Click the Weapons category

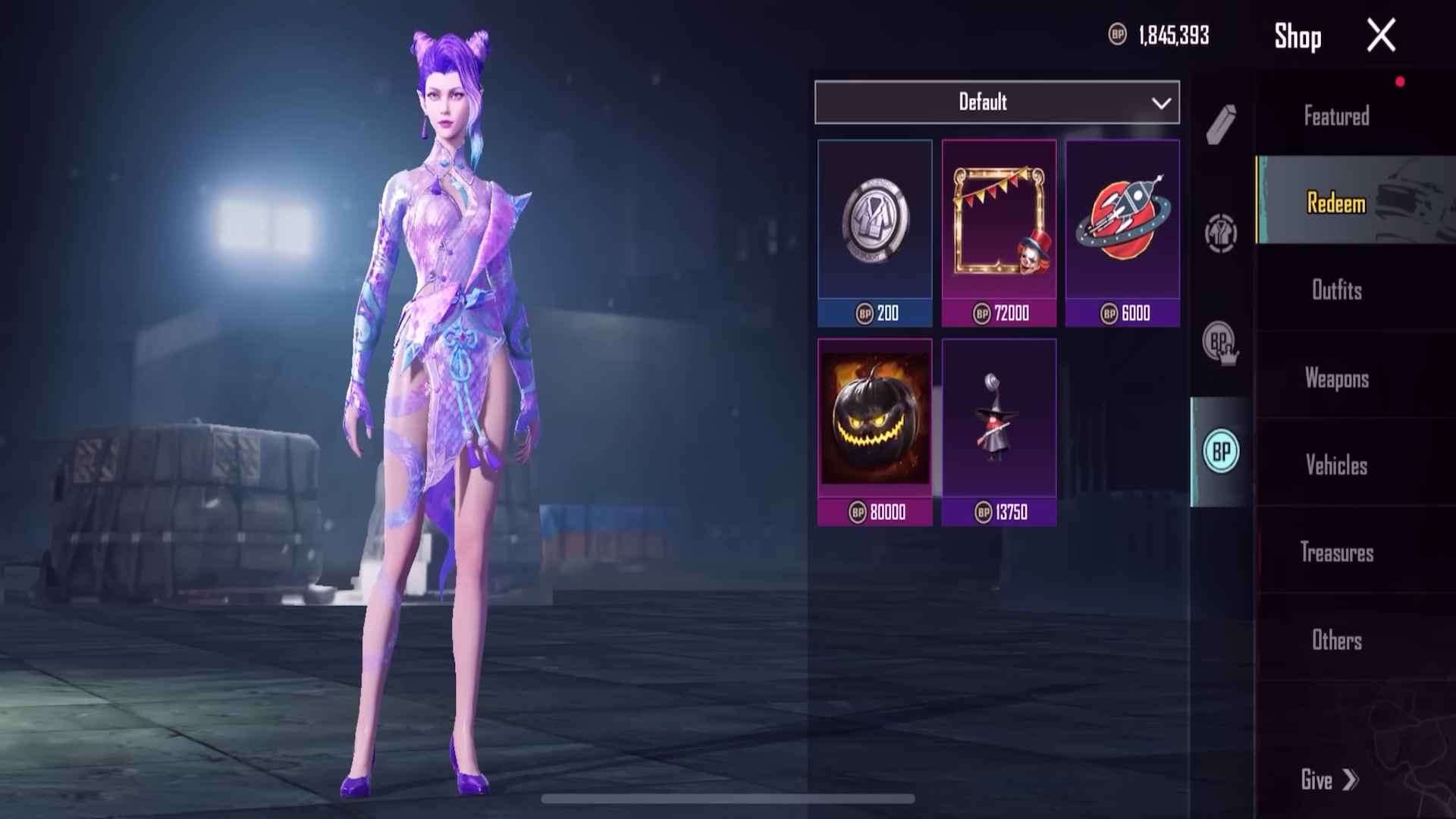coord(1336,379)
